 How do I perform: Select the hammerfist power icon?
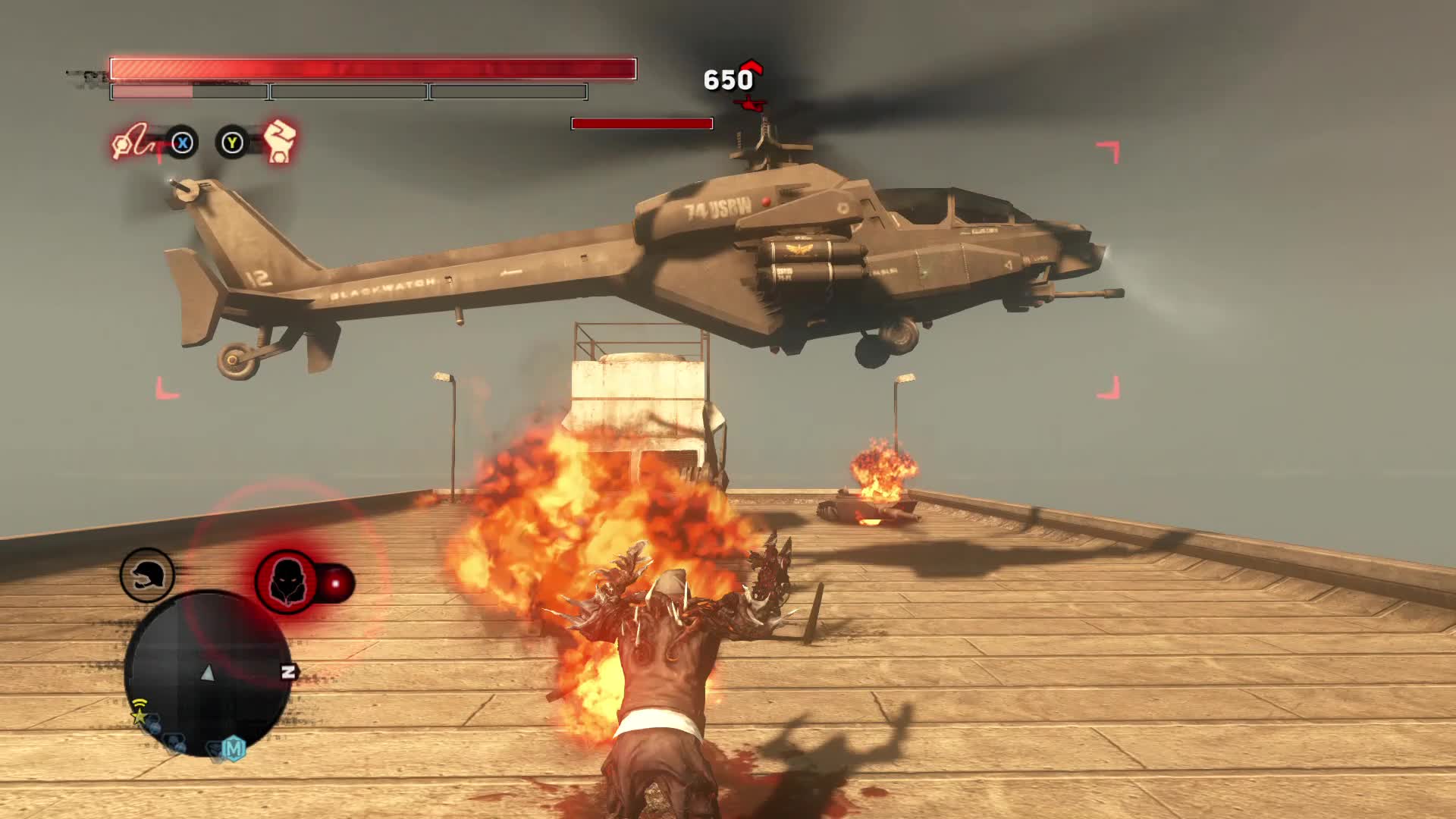point(279,141)
